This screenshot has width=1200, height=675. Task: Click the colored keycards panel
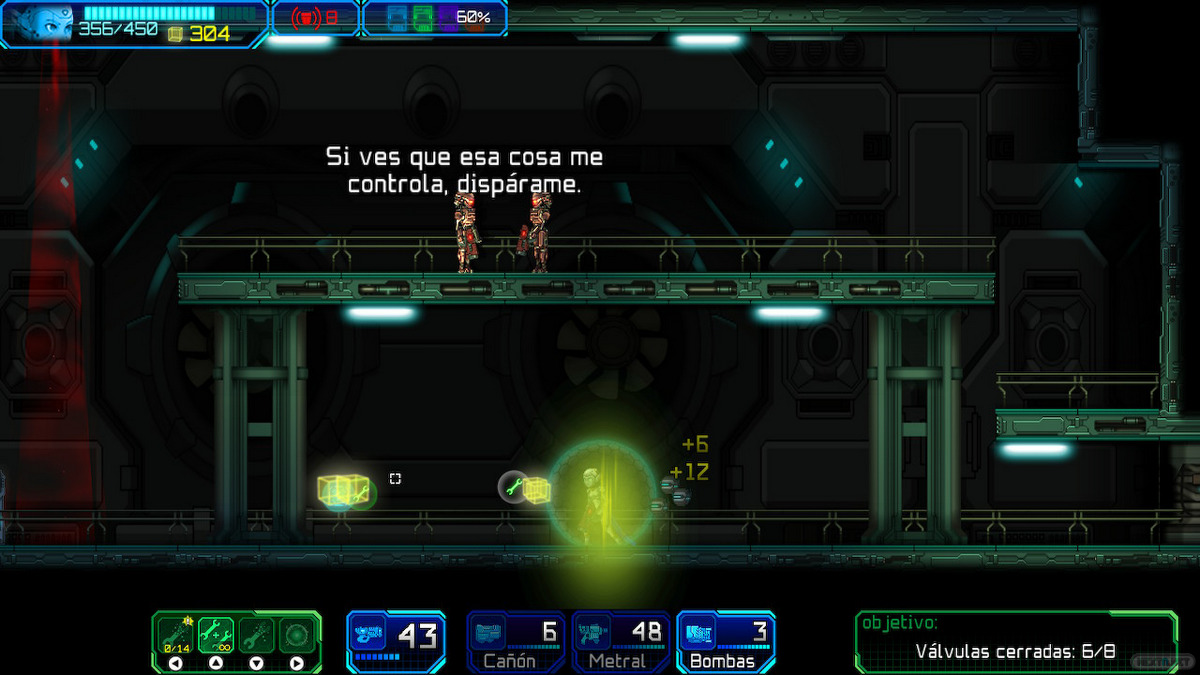[433, 18]
